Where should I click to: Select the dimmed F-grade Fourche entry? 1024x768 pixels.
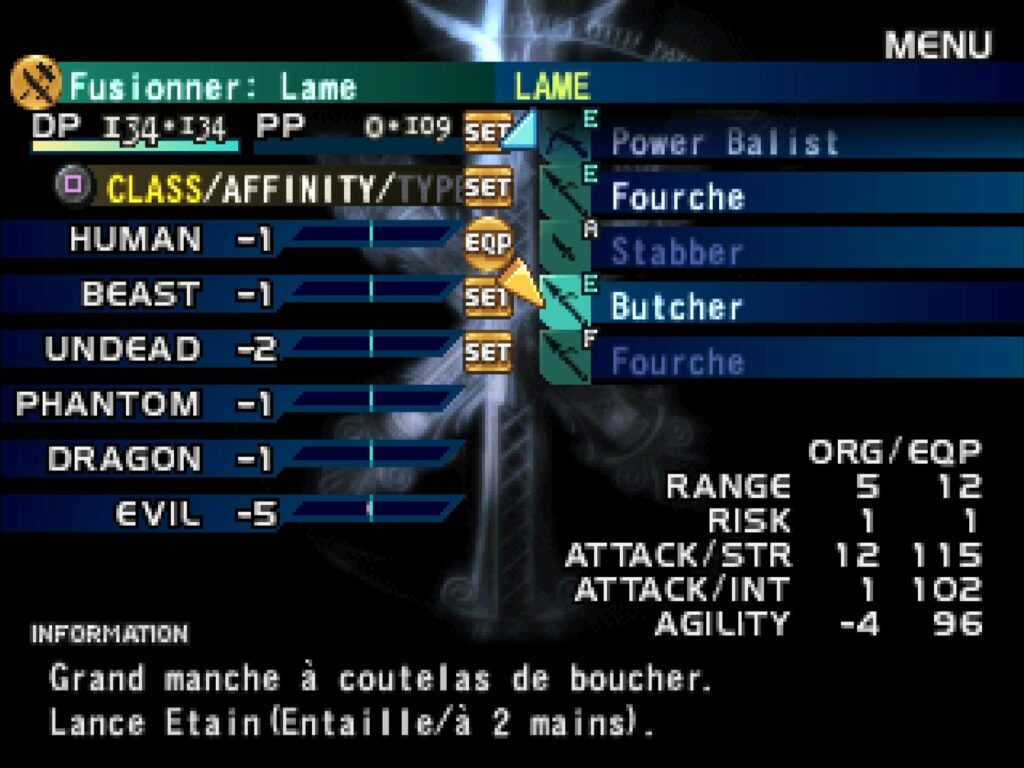(677, 361)
